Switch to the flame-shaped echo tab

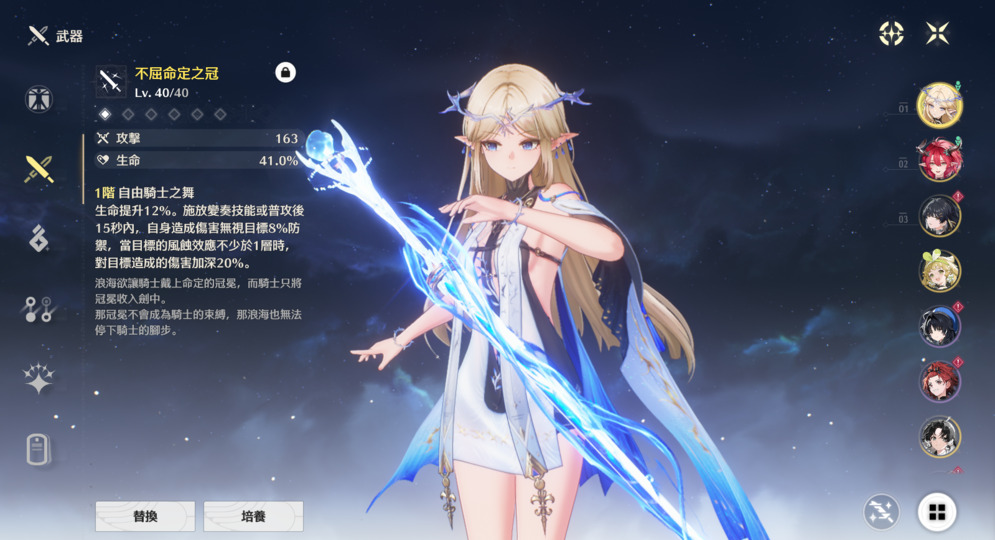pyautogui.click(x=39, y=238)
